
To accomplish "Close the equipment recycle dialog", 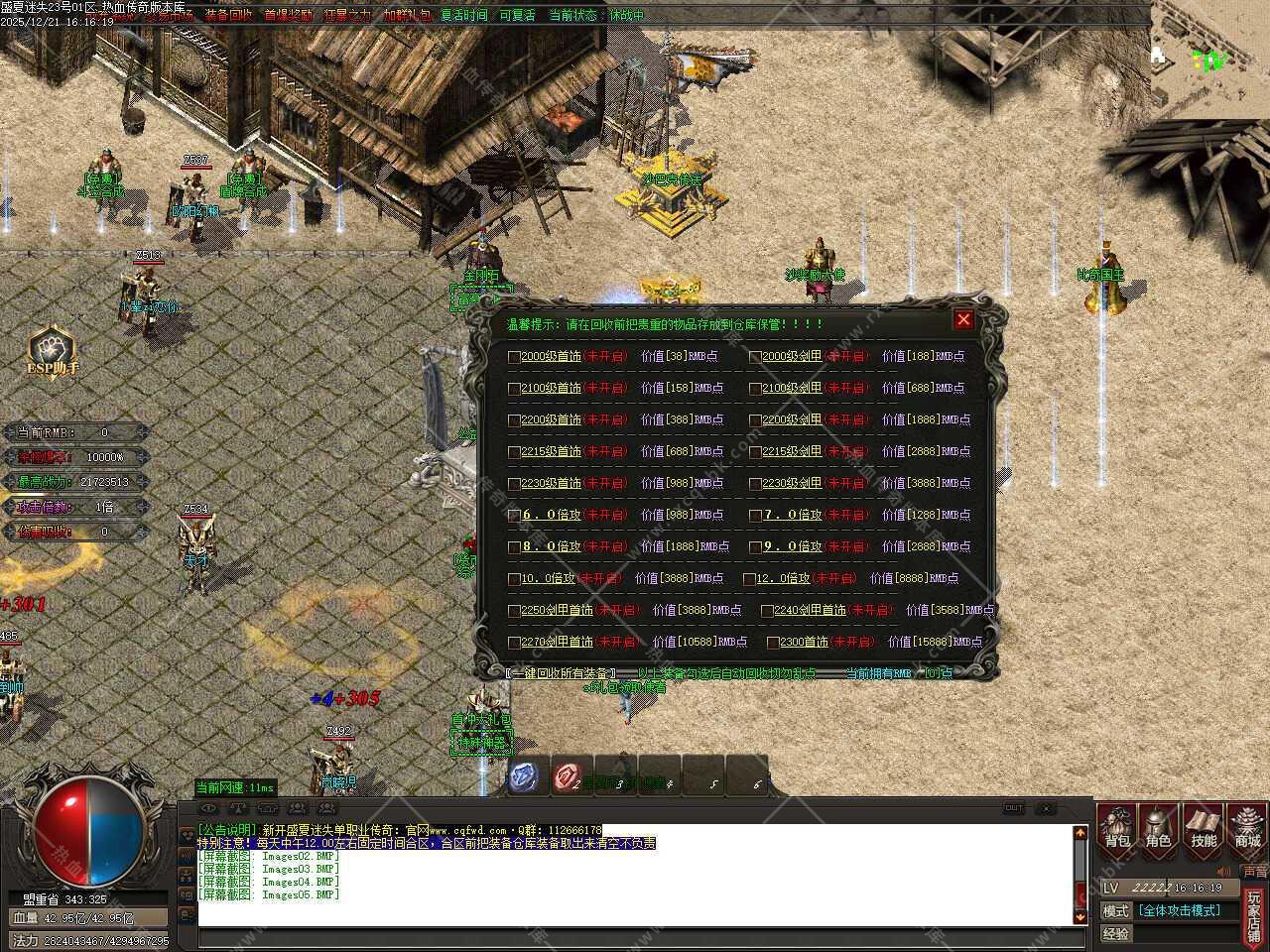I will pos(962,319).
